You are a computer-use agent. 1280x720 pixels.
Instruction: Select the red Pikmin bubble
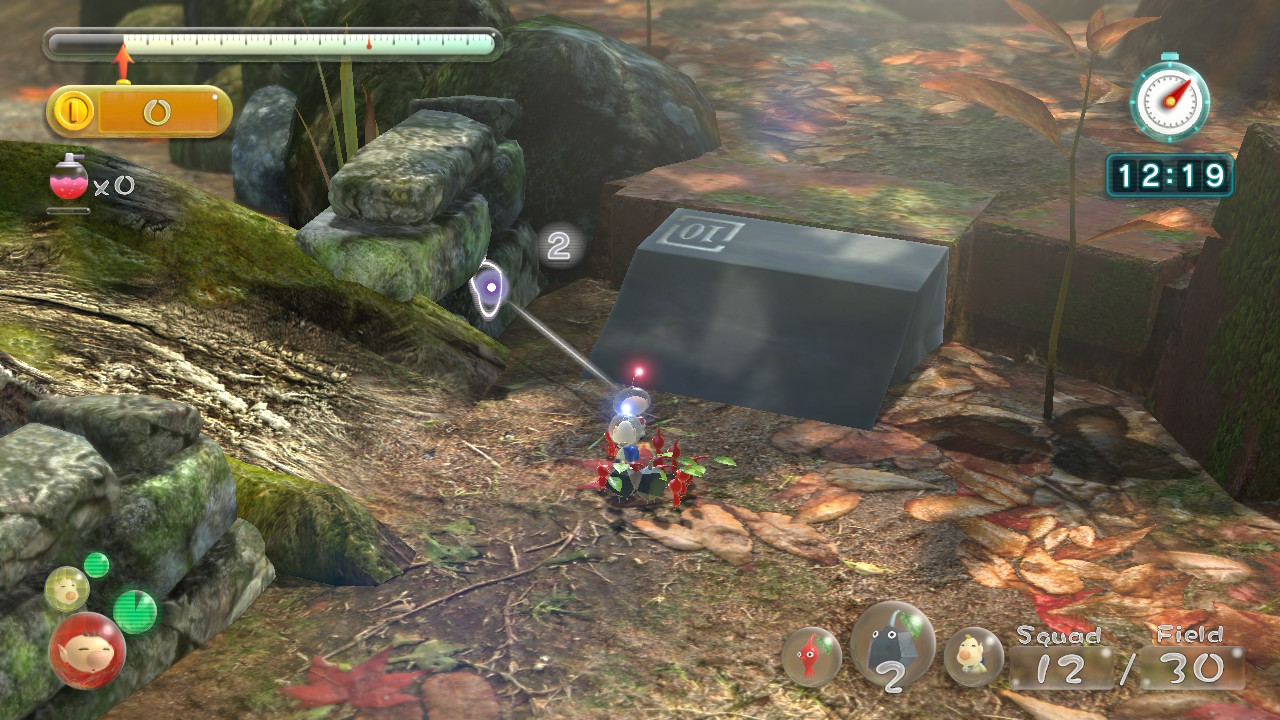(x=811, y=657)
